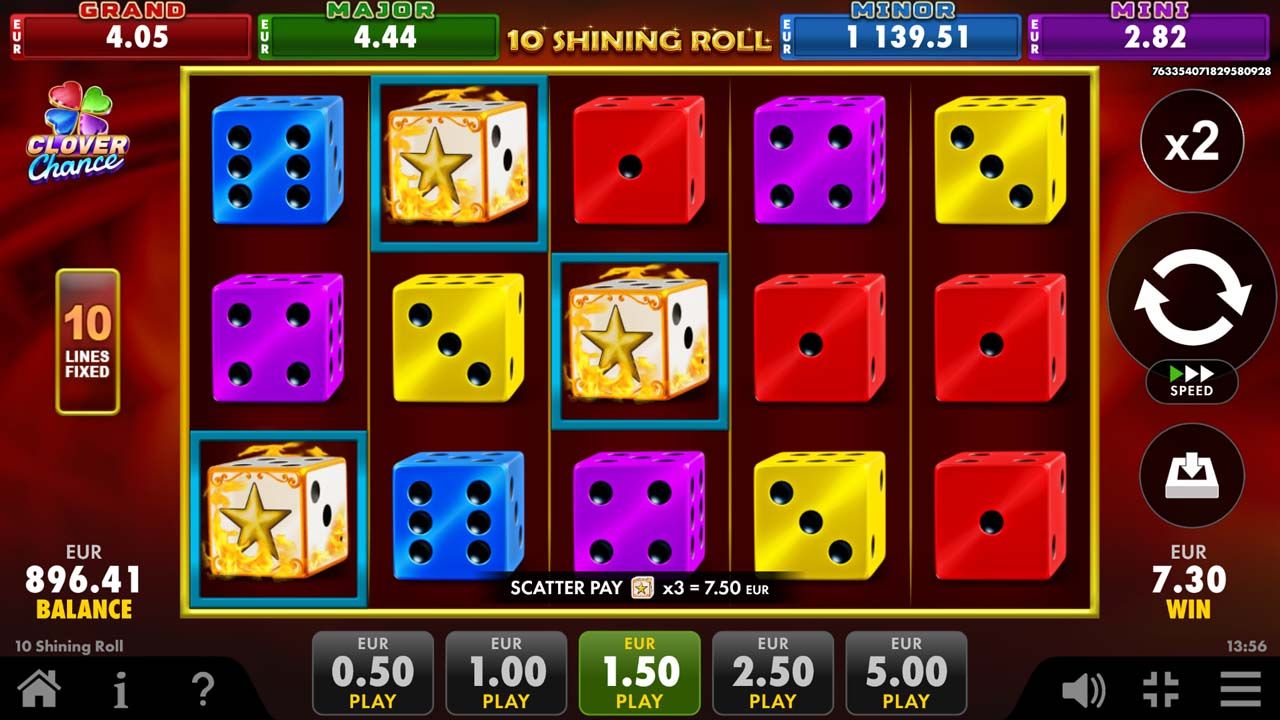
Task: Click the SCATTER PAY winnings banner
Action: [640, 589]
